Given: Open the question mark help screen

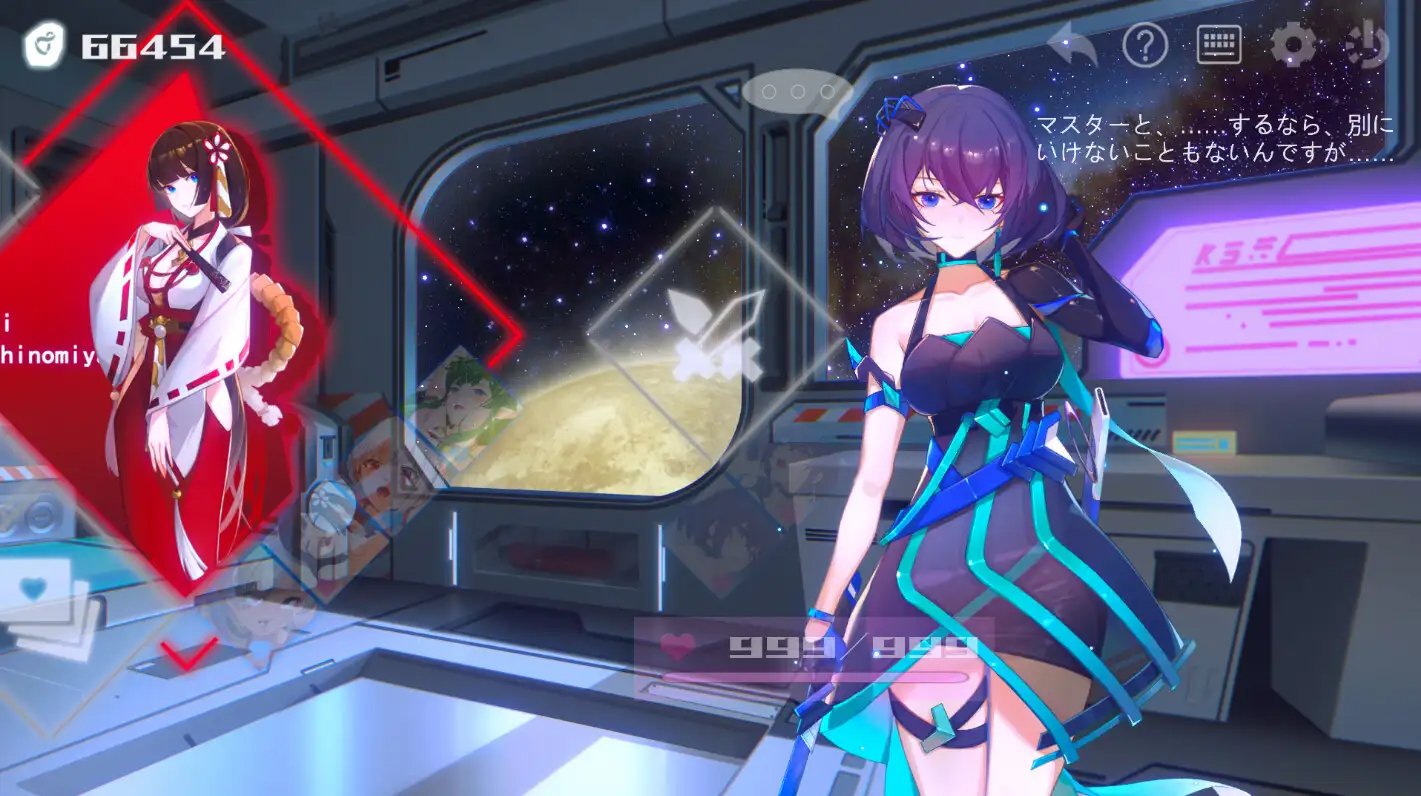Looking at the screenshot, I should [1145, 45].
